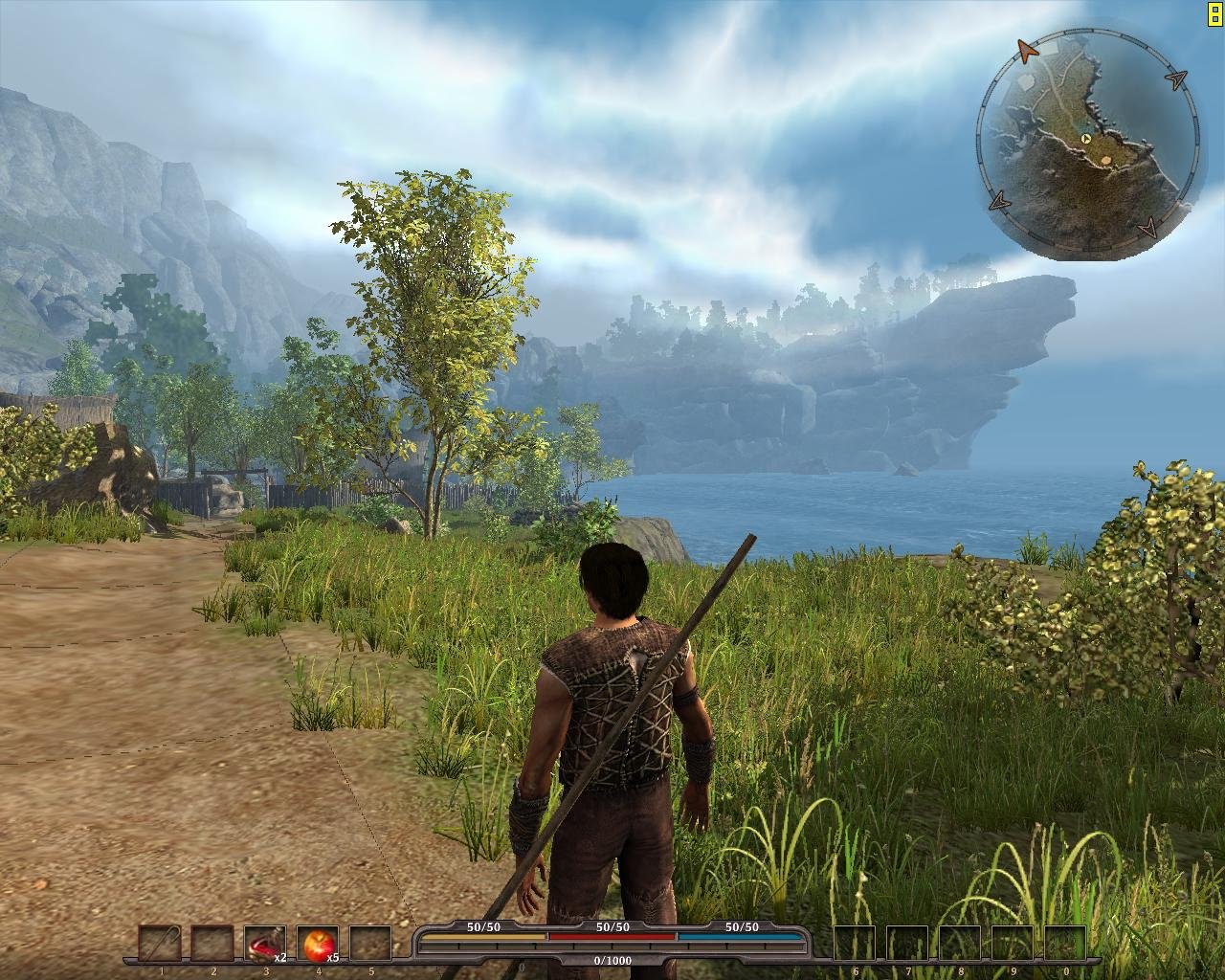Screen dimensions: 1225x980
Task: Use the red meat item stack
Action: (x=264, y=945)
